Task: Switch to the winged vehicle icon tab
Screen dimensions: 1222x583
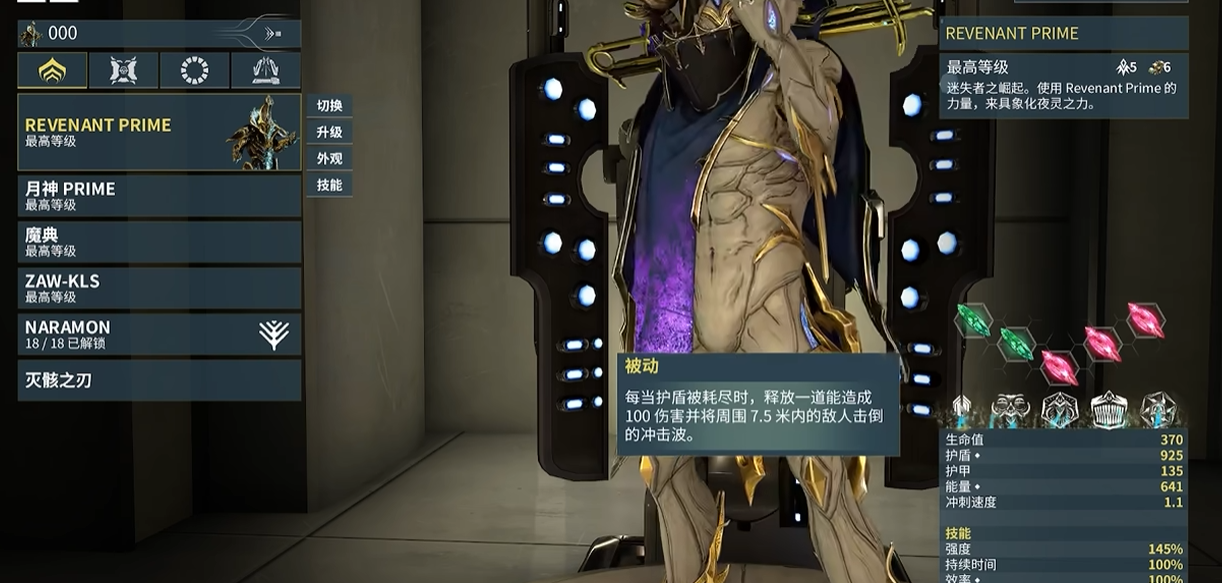Action: click(266, 71)
